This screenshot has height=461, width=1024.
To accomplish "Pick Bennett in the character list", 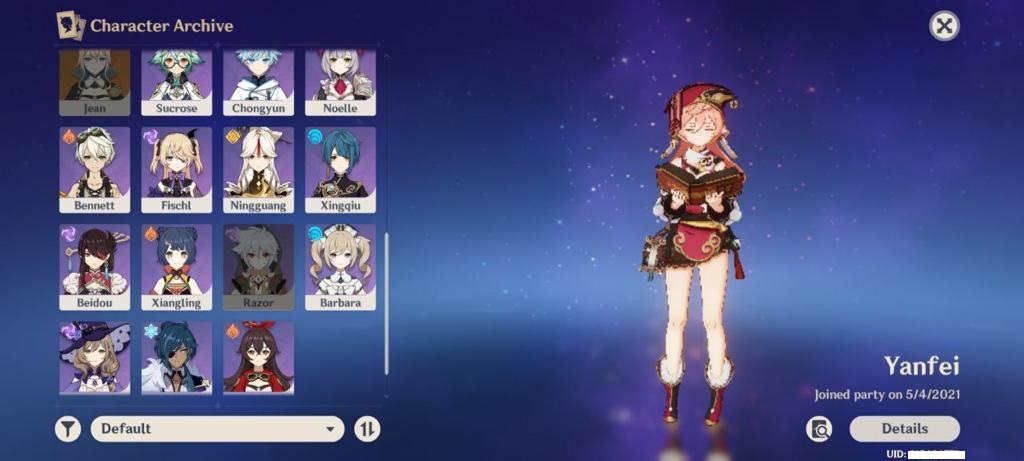I will [95, 168].
